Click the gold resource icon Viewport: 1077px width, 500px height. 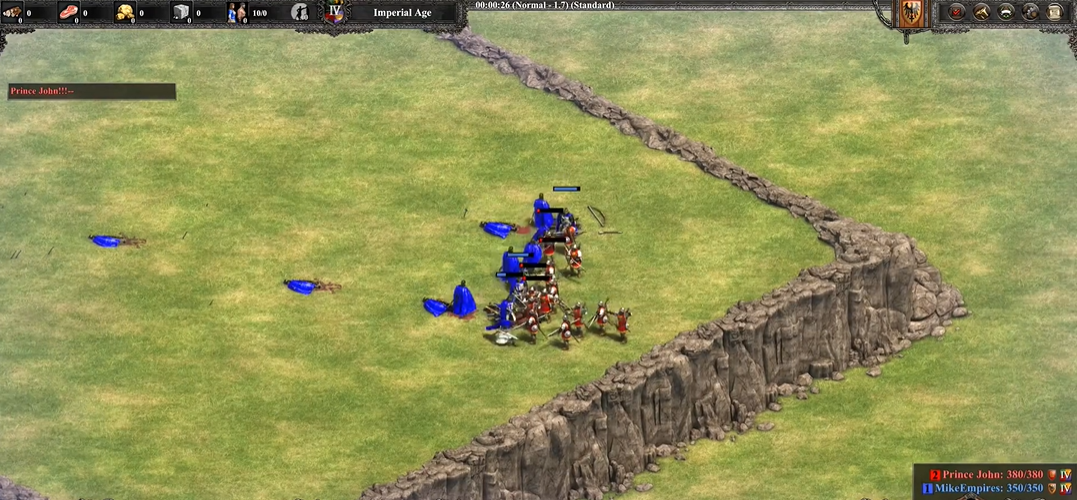click(125, 13)
